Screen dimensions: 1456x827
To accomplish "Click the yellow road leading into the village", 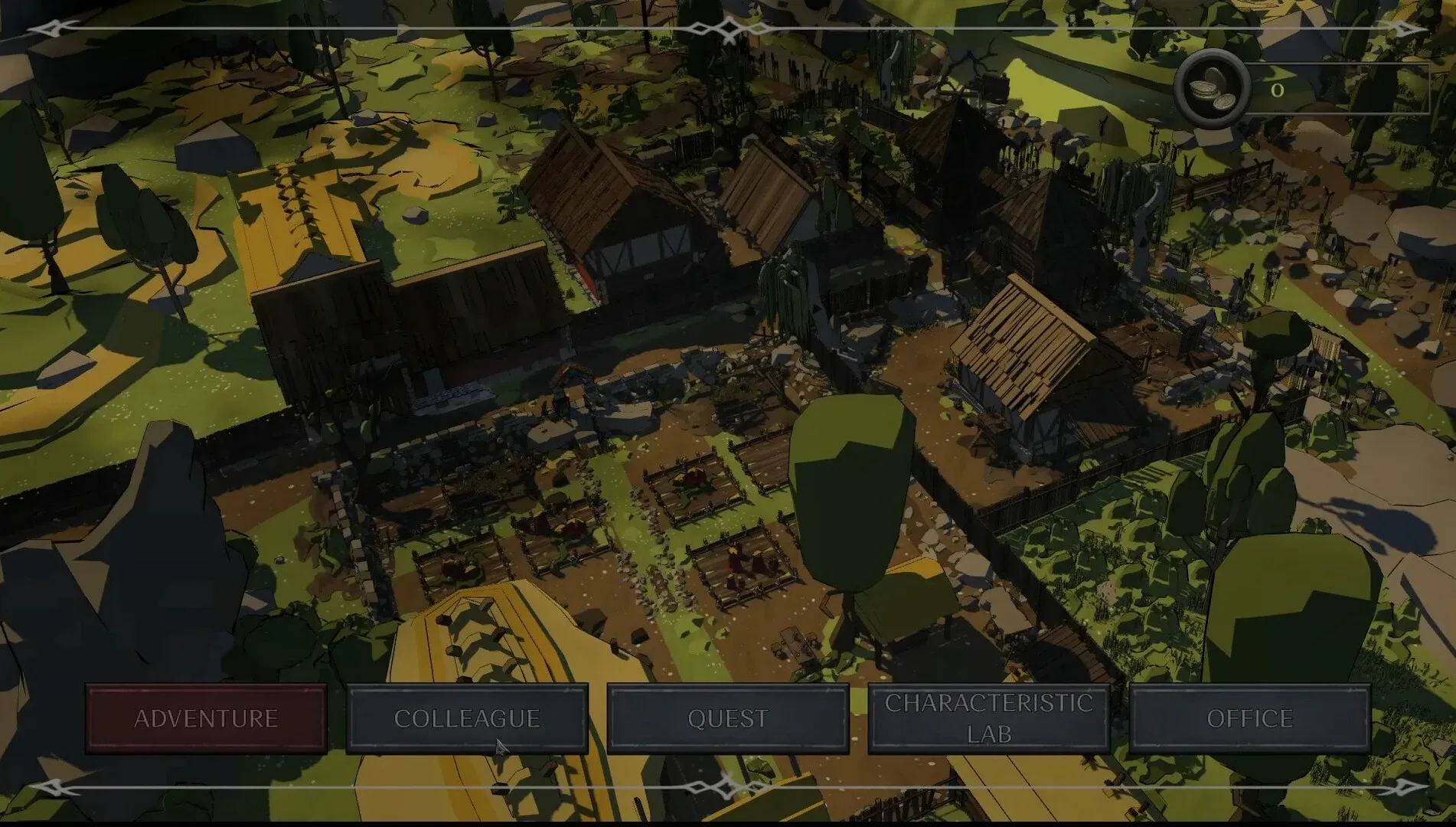I will [291, 214].
